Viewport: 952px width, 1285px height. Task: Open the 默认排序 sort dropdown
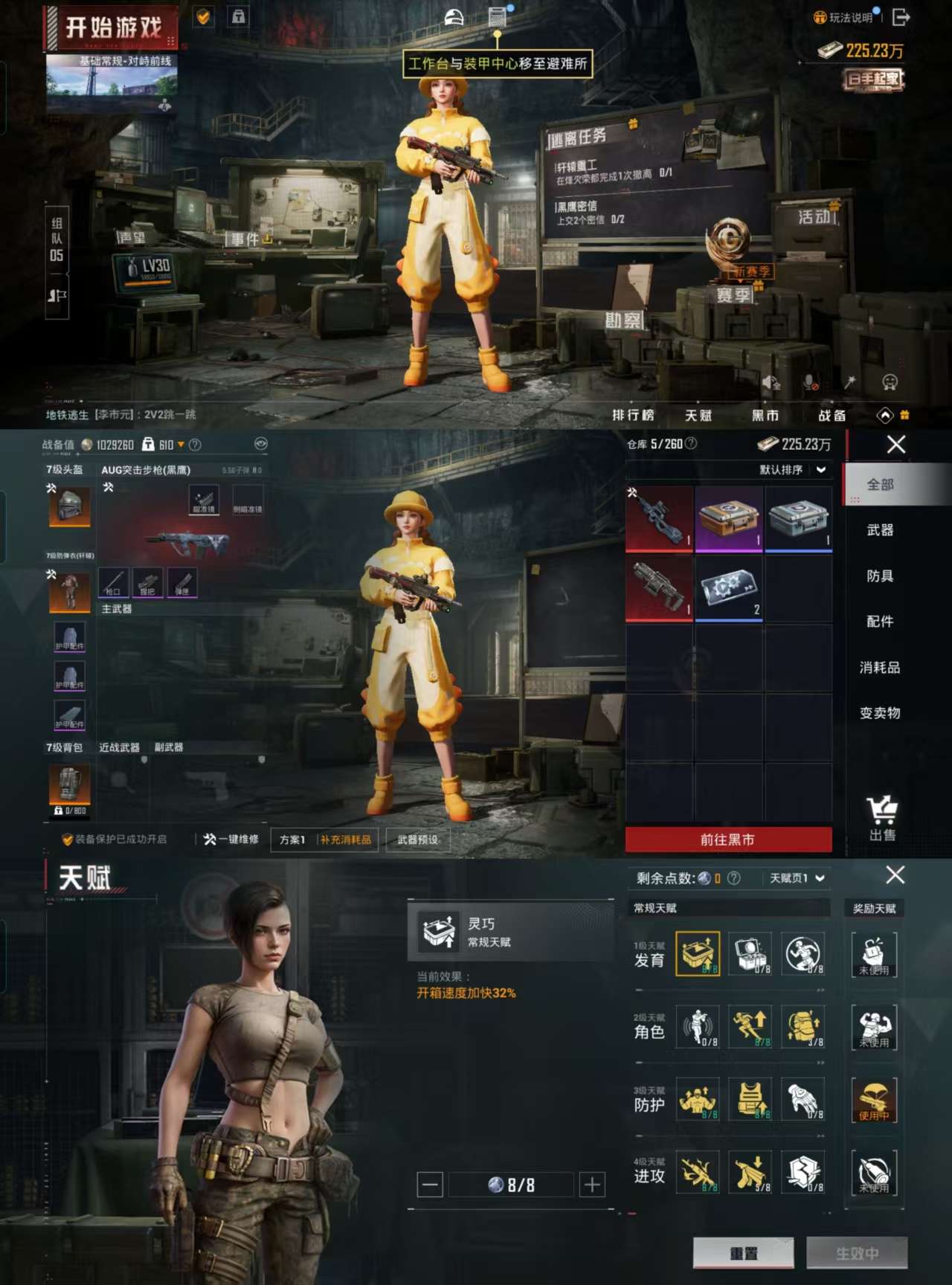792,470
